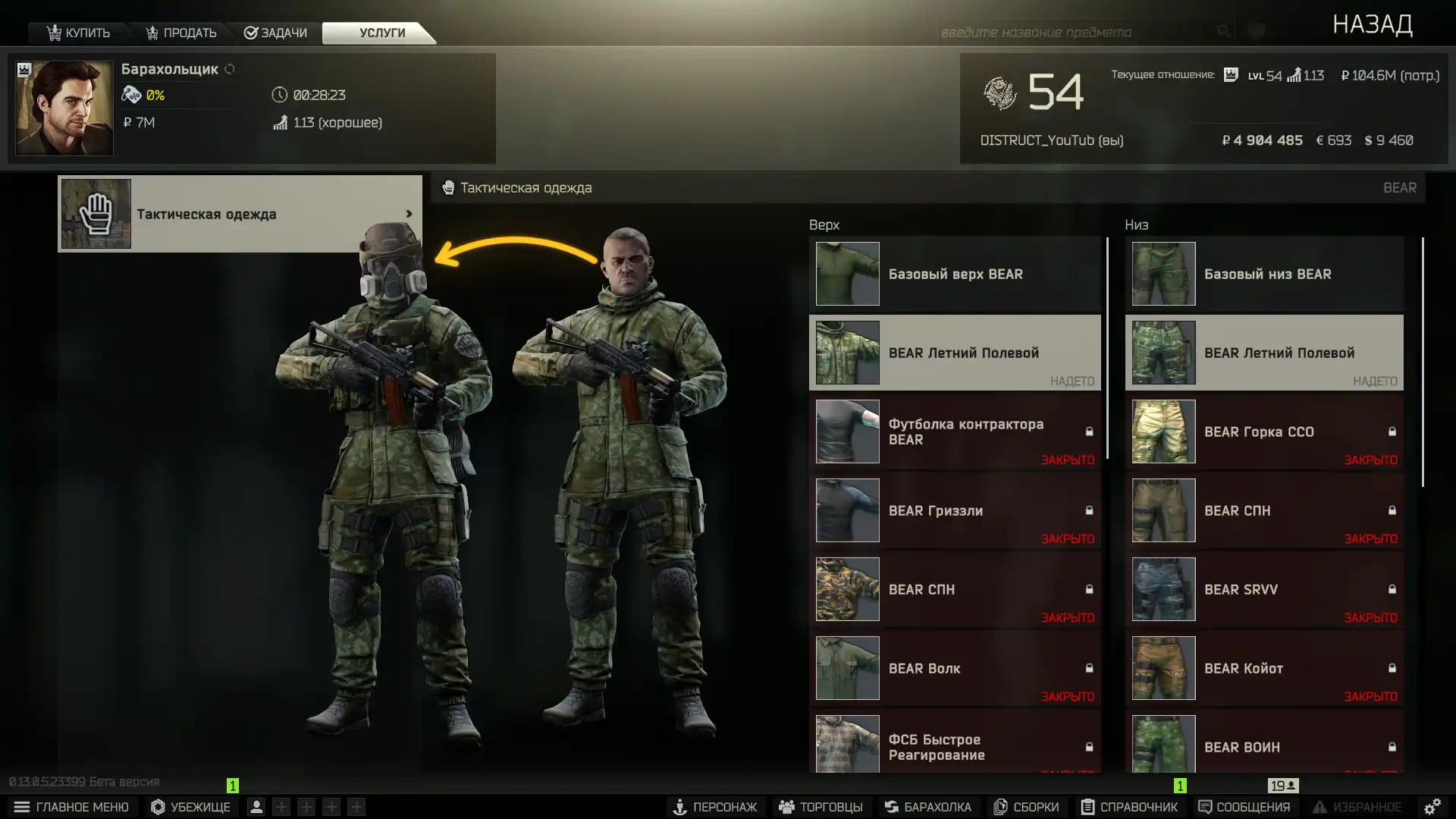Select the Тактическая одежда service entry
The image size is (1456, 819).
point(240,214)
